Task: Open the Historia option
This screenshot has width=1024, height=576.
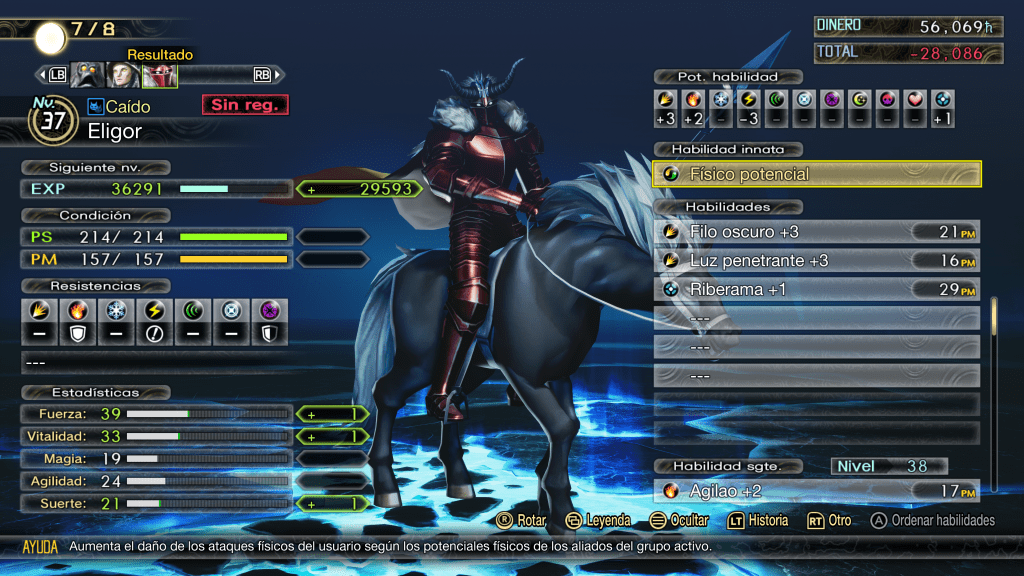Action: 758,520
